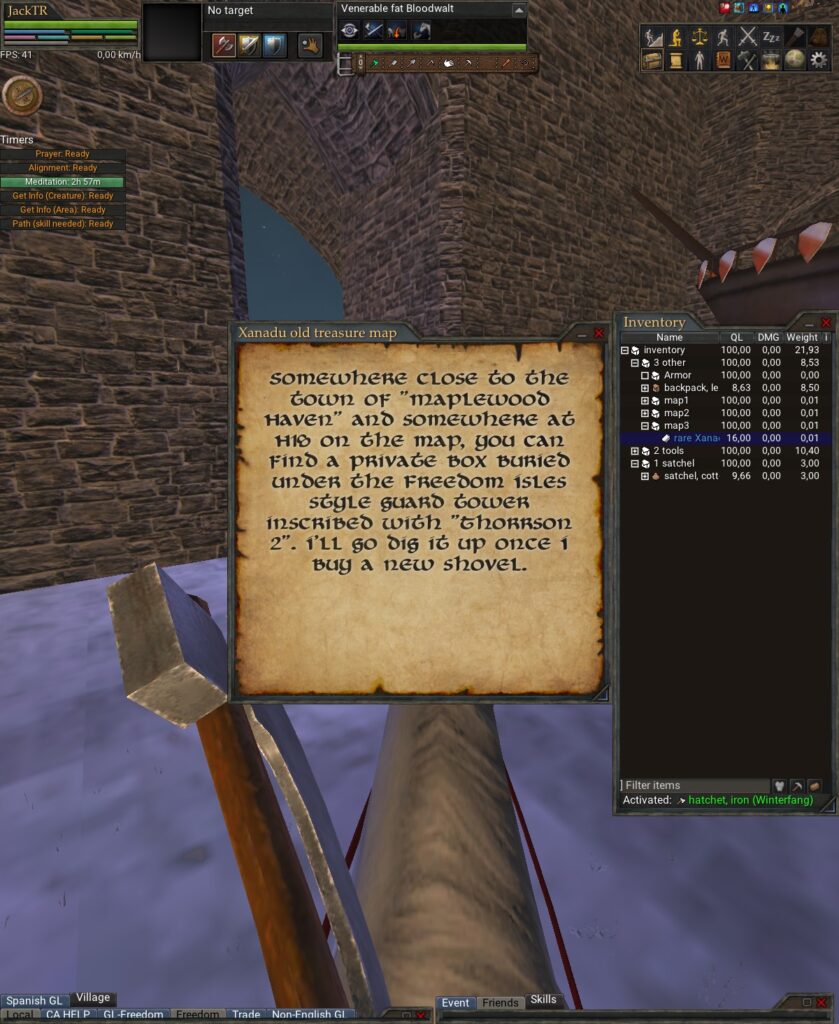Switch to the Friends tab
This screenshot has height=1024, width=839.
pos(500,1003)
